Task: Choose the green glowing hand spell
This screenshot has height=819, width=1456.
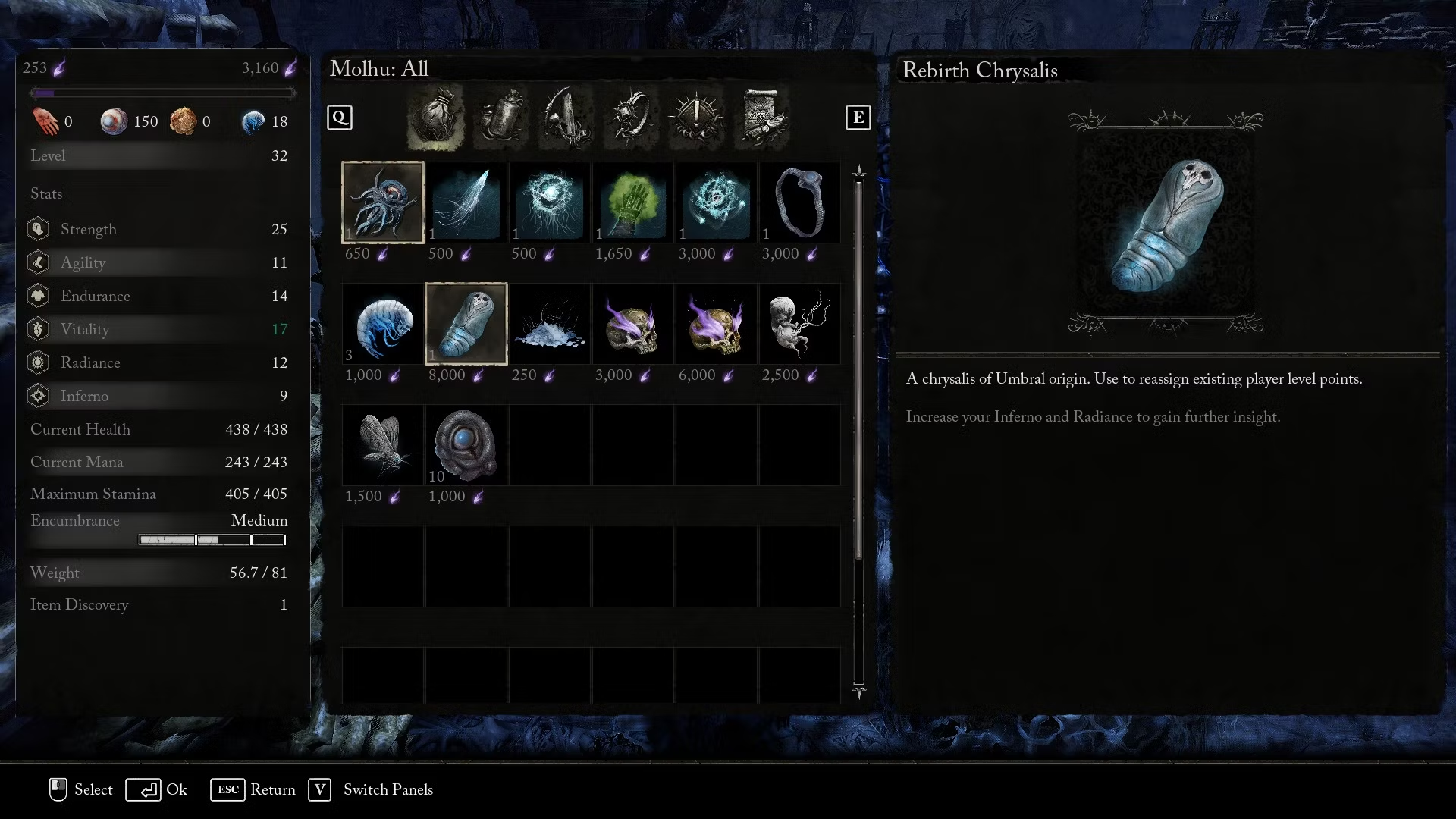Action: [x=632, y=202]
